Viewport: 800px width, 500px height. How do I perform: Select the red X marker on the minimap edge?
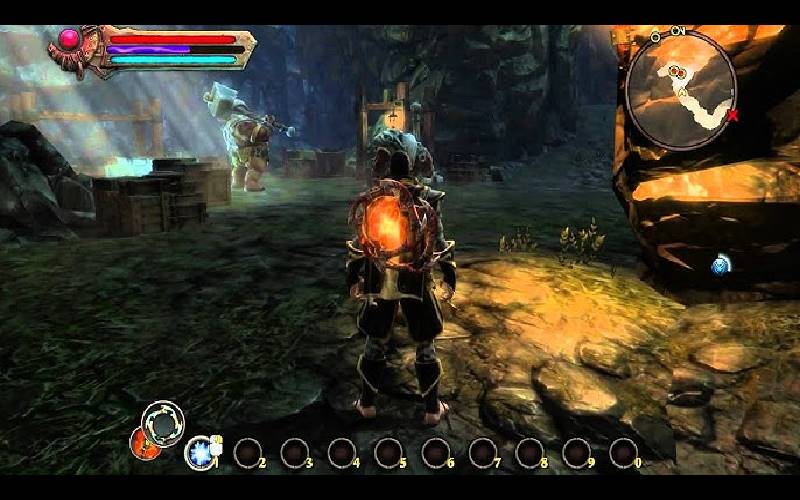(x=733, y=116)
